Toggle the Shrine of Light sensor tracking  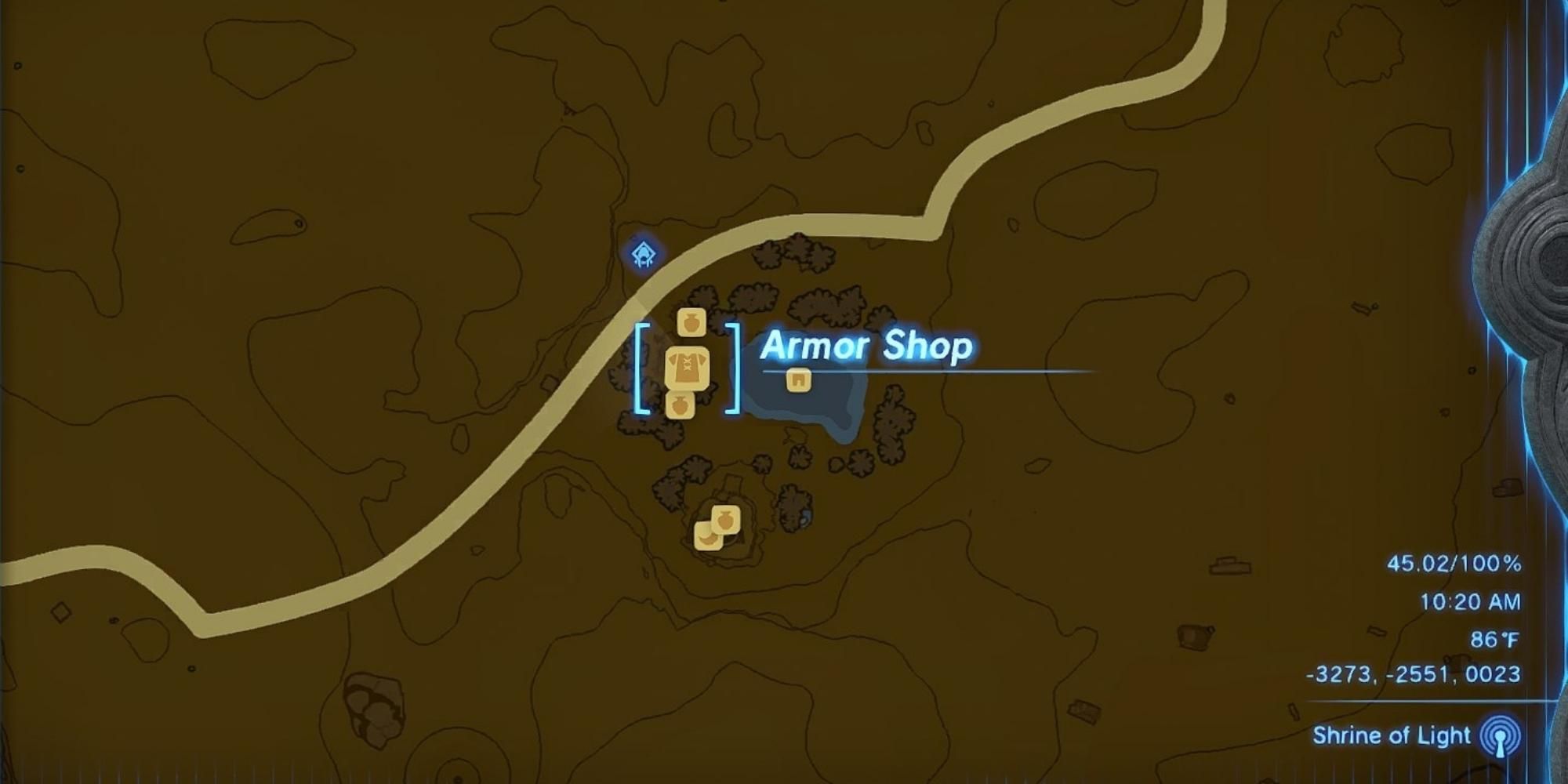(x=1501, y=735)
